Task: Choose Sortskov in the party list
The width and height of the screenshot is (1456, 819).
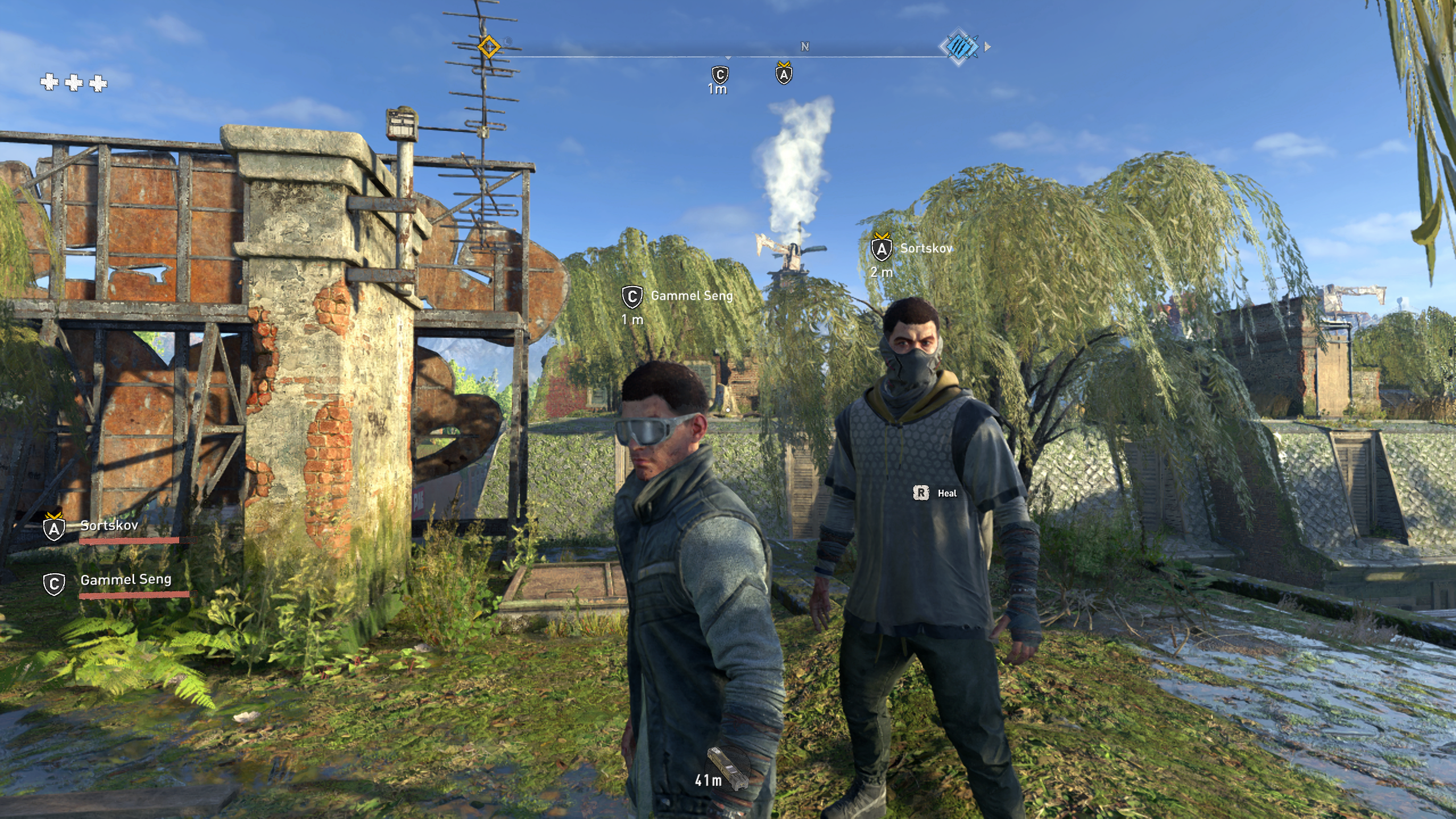Action: pos(109,526)
